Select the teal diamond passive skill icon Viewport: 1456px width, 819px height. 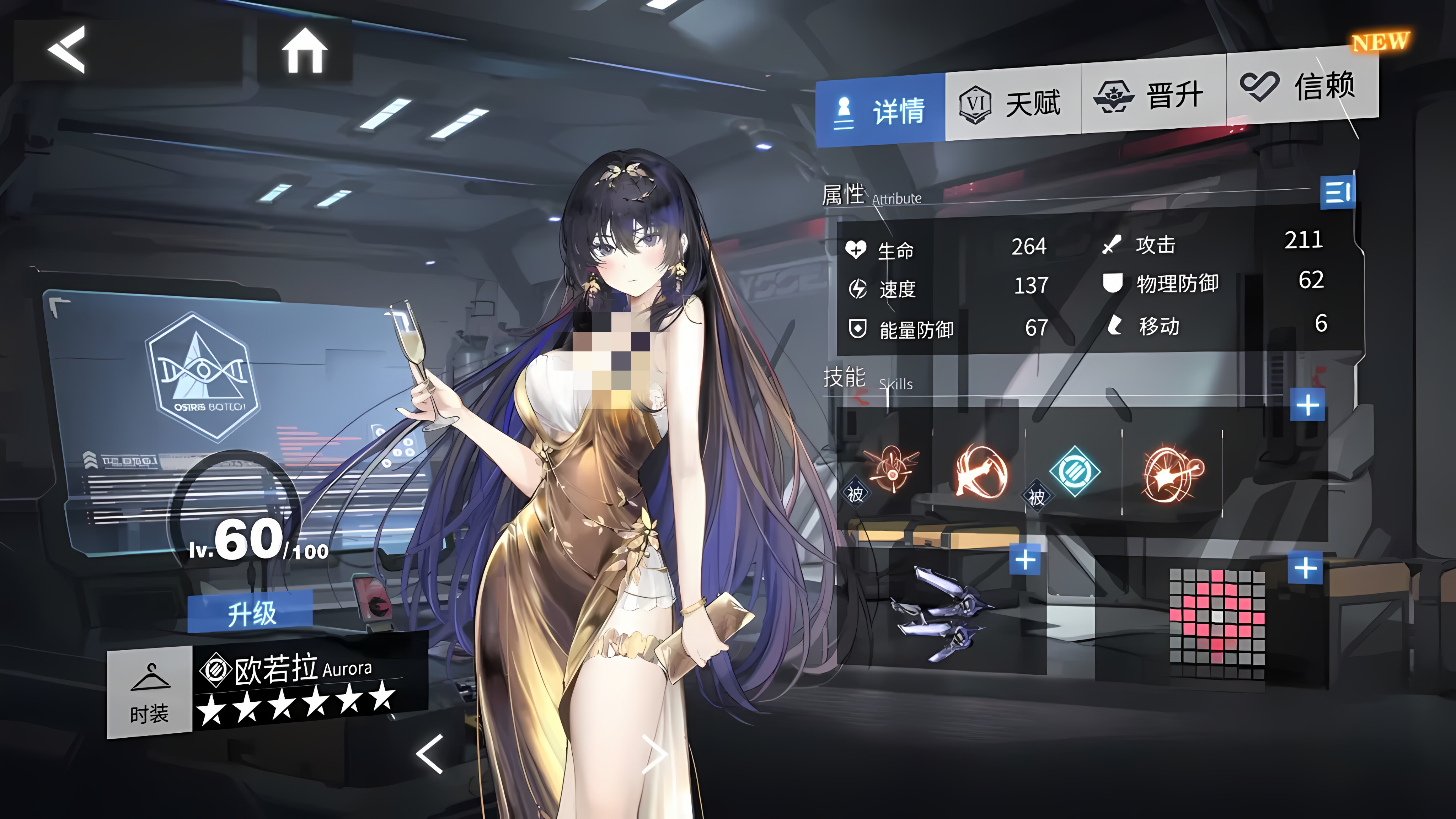(1074, 470)
